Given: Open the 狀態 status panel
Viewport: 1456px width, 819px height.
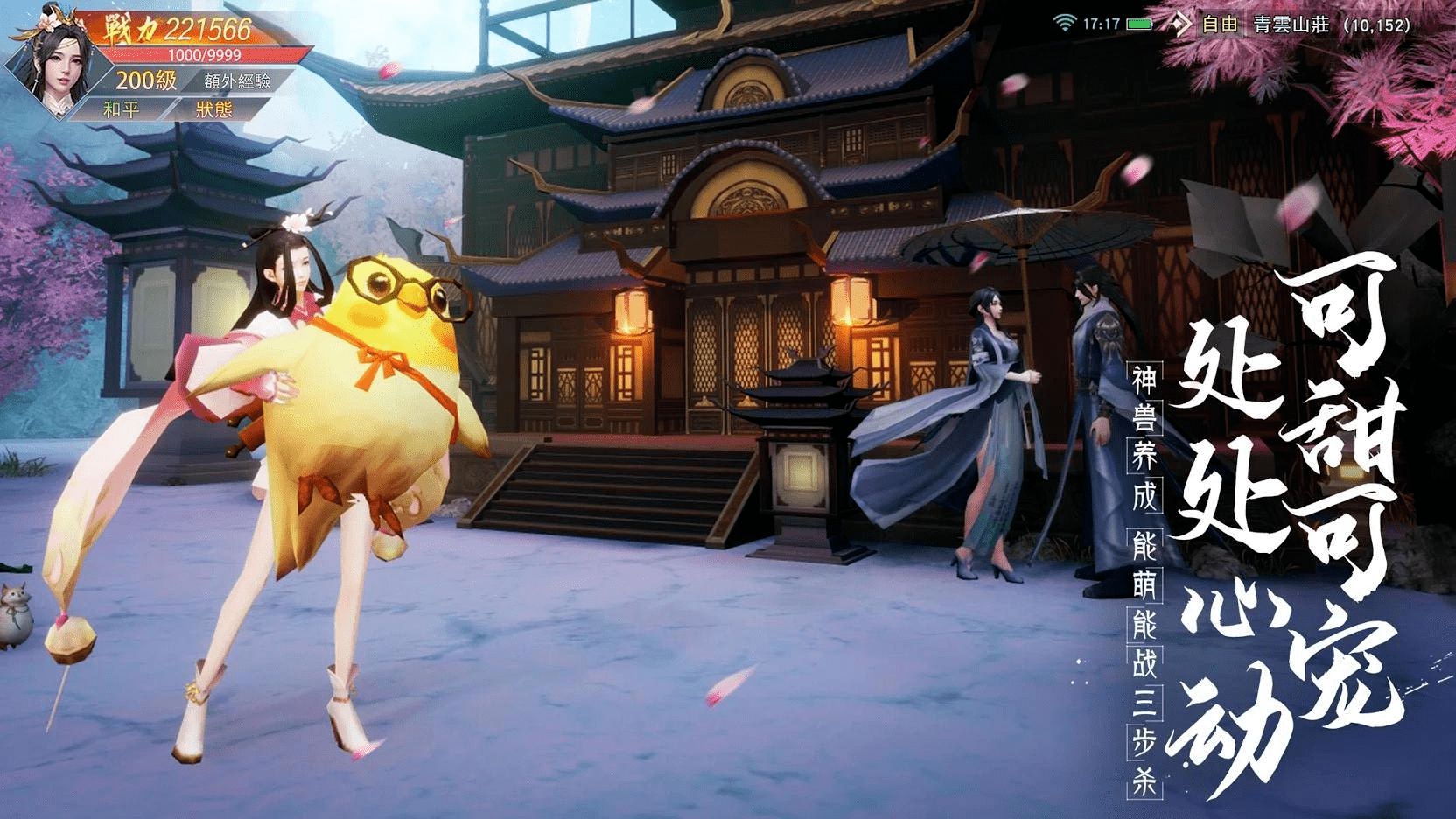Looking at the screenshot, I should [214, 110].
